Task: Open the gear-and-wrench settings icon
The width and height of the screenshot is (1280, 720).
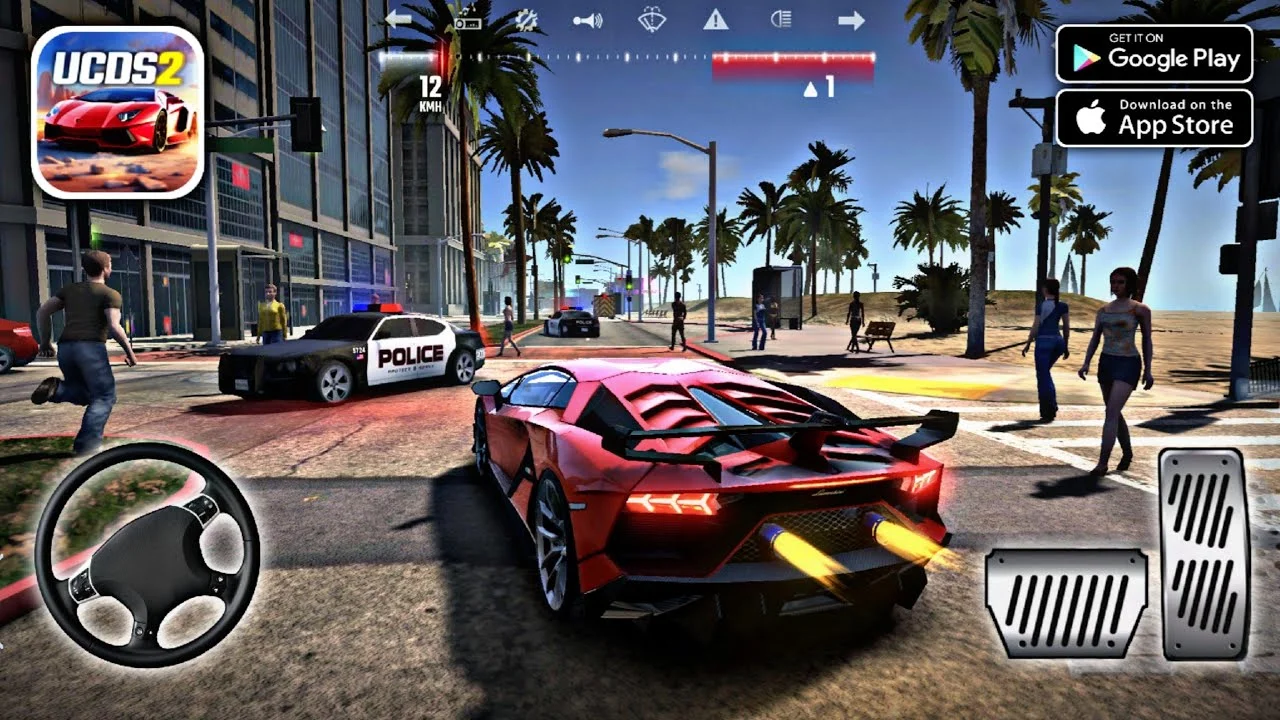Action: [x=526, y=19]
